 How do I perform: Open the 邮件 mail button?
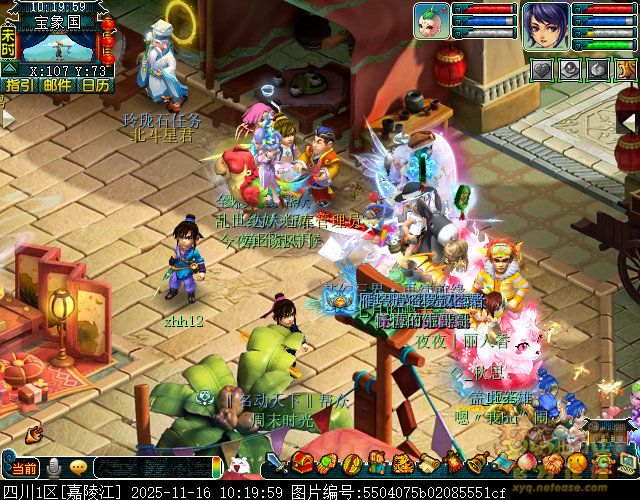click(57, 85)
